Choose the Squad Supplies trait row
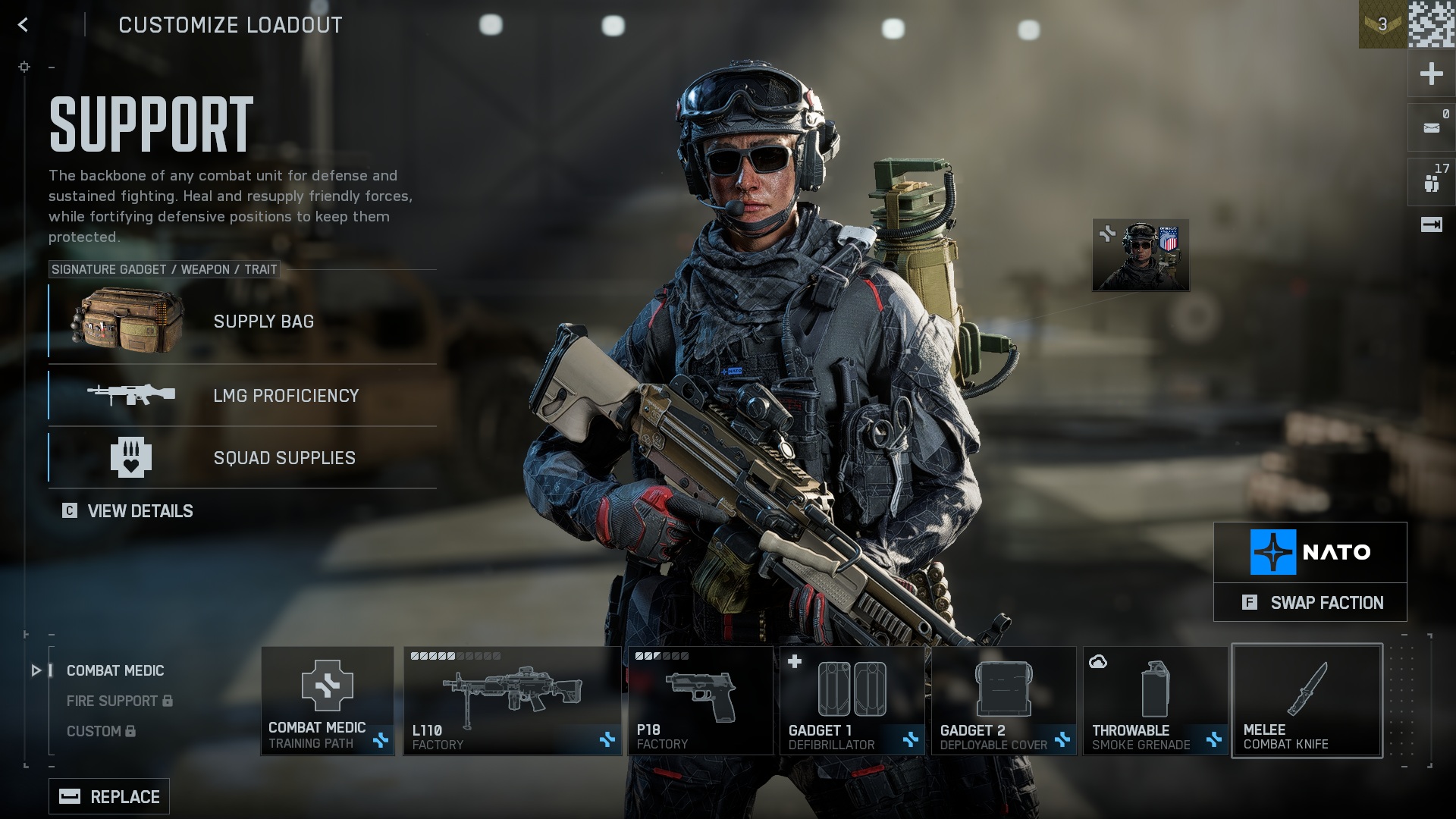 [243, 457]
